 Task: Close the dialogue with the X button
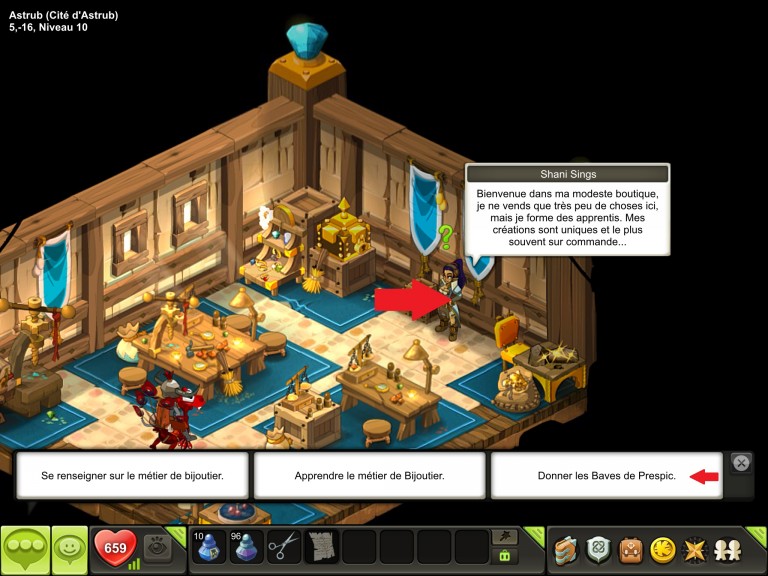[741, 462]
